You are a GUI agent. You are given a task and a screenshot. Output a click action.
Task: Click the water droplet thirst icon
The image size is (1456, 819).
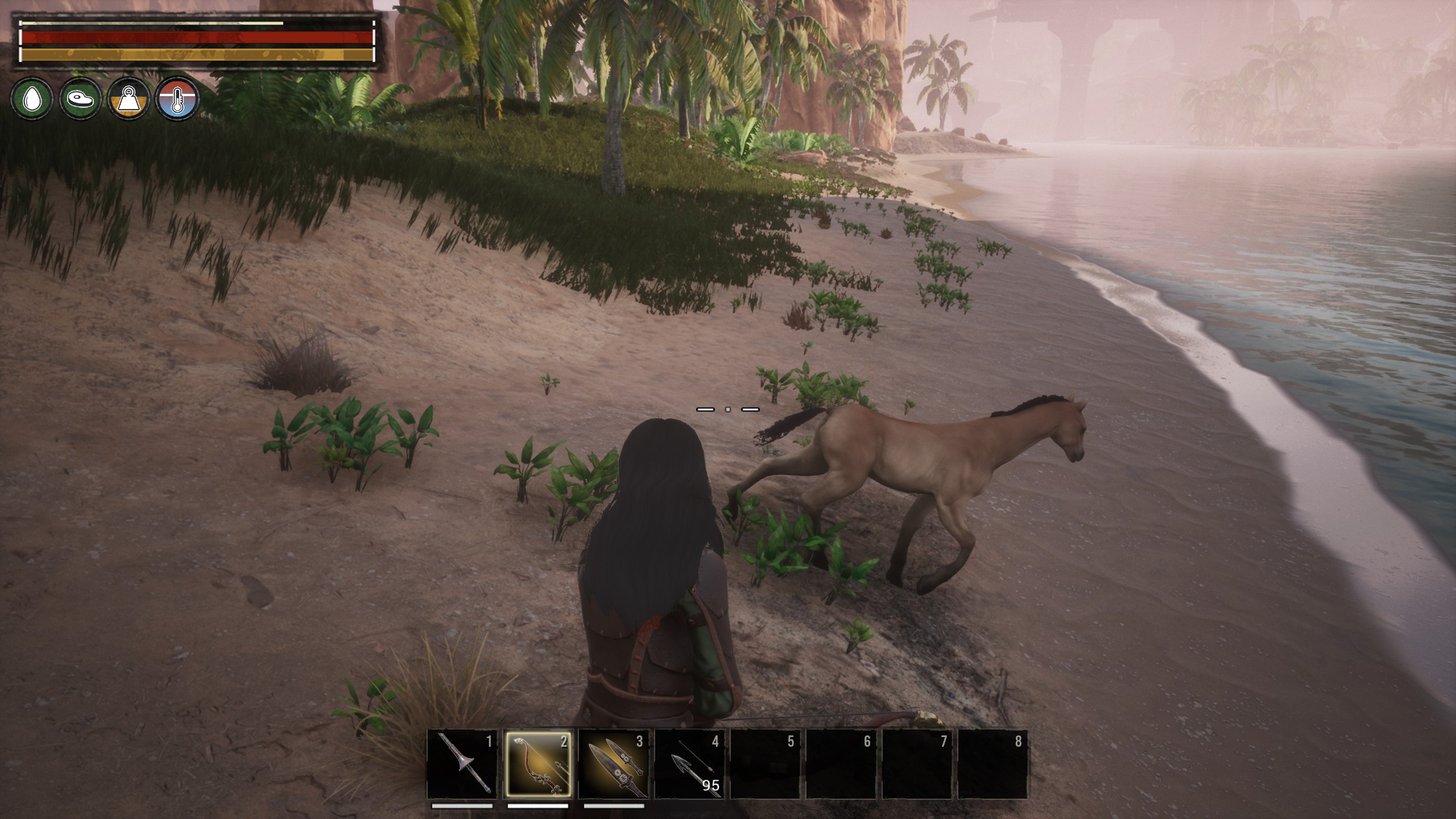(32, 99)
